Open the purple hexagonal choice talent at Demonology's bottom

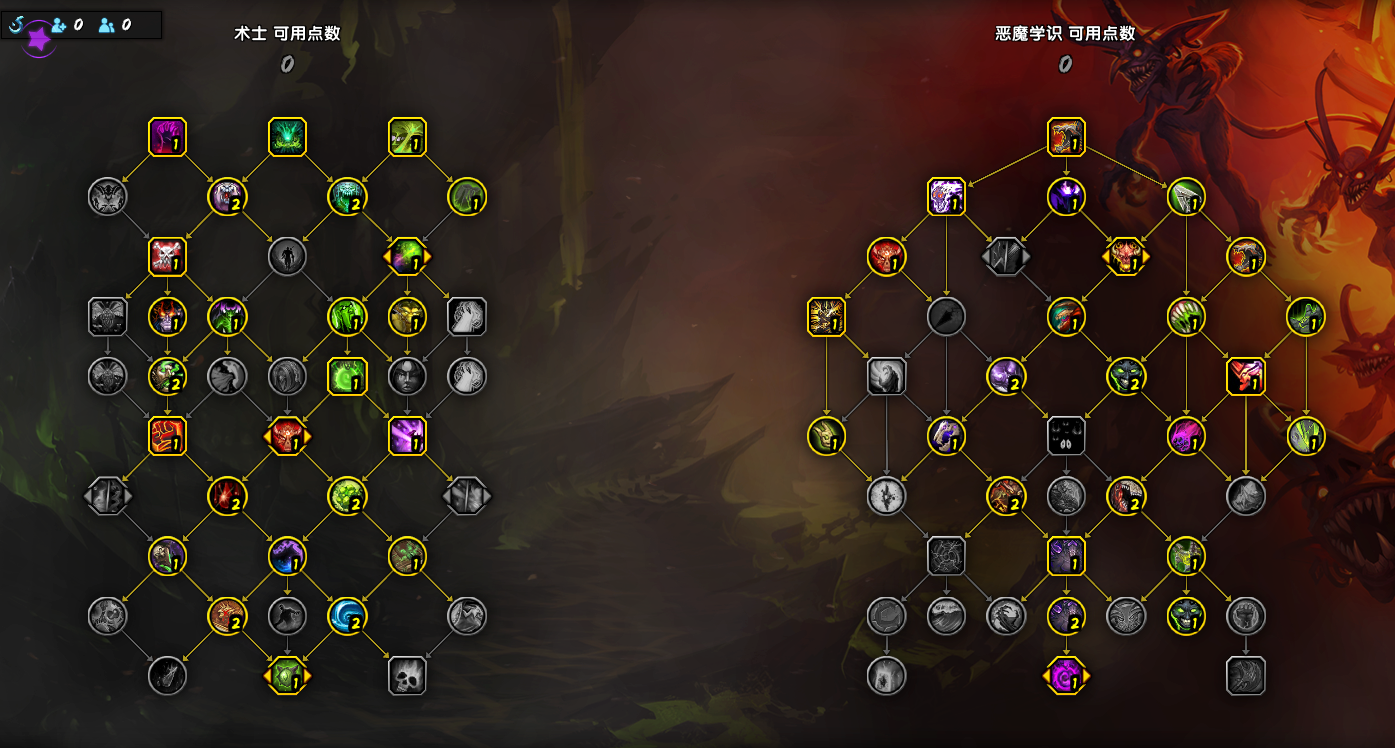[x=1067, y=675]
